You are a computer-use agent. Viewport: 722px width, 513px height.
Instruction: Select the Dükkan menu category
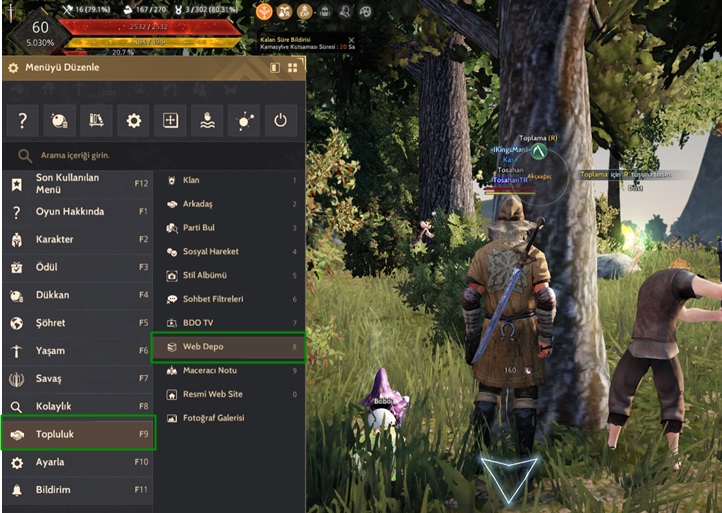[x=78, y=296]
